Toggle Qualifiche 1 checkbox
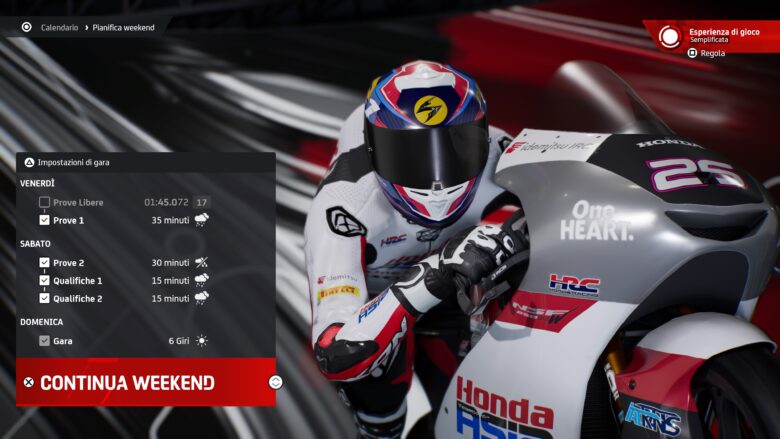780x439 pixels. pyautogui.click(x=44, y=281)
